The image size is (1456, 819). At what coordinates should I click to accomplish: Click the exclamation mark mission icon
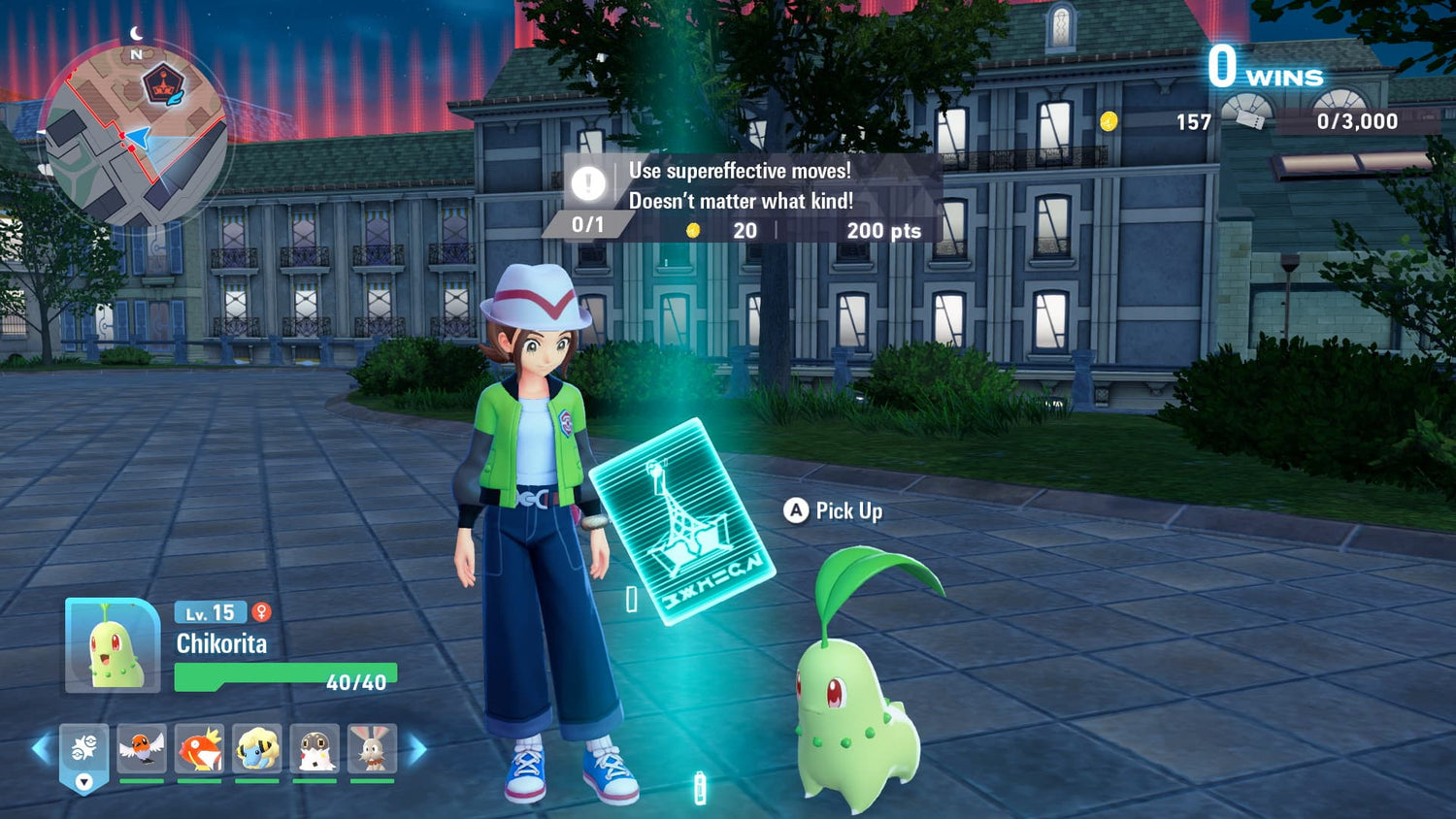[588, 182]
